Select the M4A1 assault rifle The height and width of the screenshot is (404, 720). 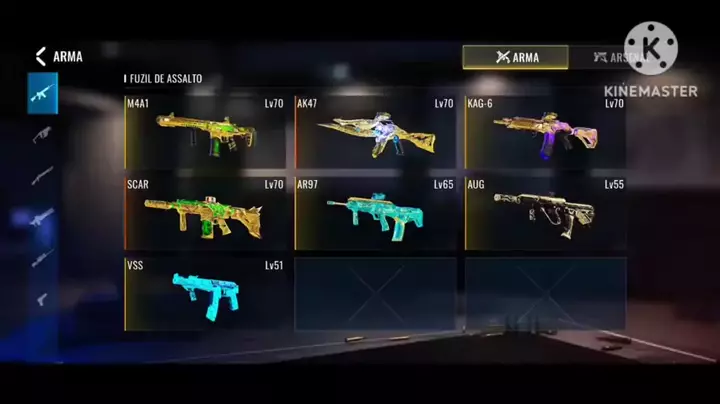206,132
